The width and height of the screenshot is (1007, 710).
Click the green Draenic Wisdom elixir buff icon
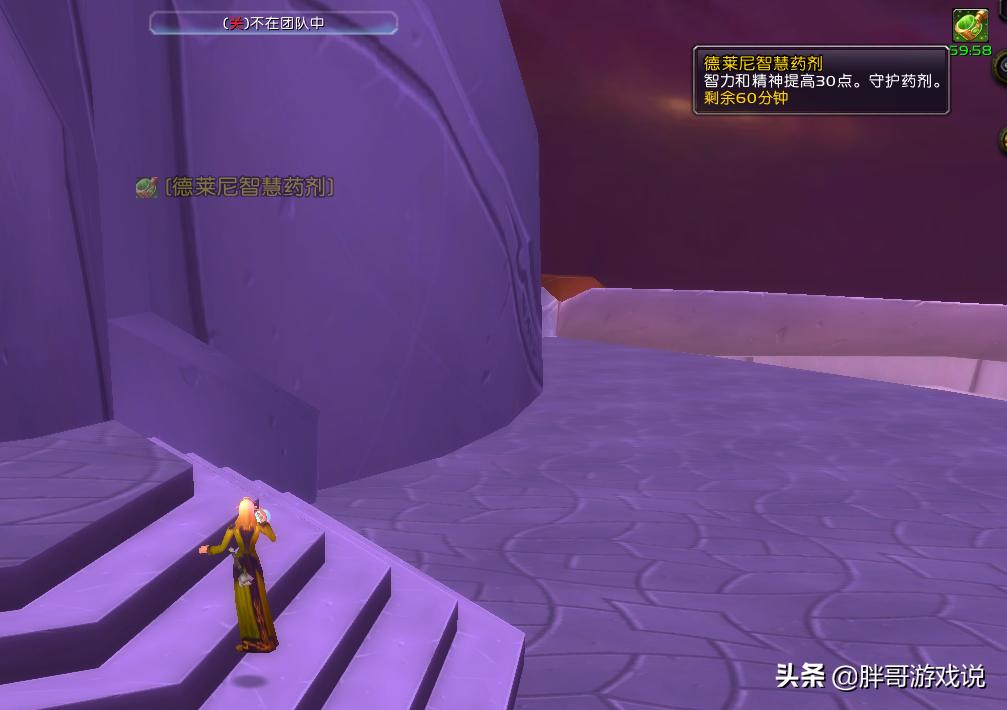(x=969, y=25)
